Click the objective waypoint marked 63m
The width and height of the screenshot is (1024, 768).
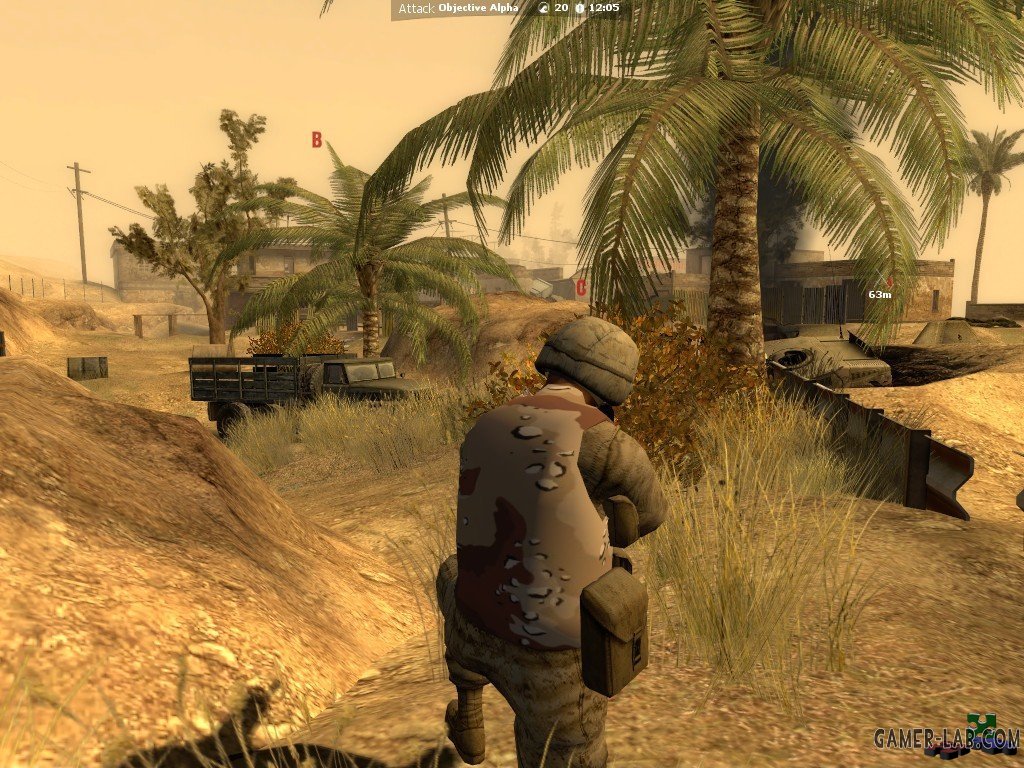pyautogui.click(x=879, y=294)
